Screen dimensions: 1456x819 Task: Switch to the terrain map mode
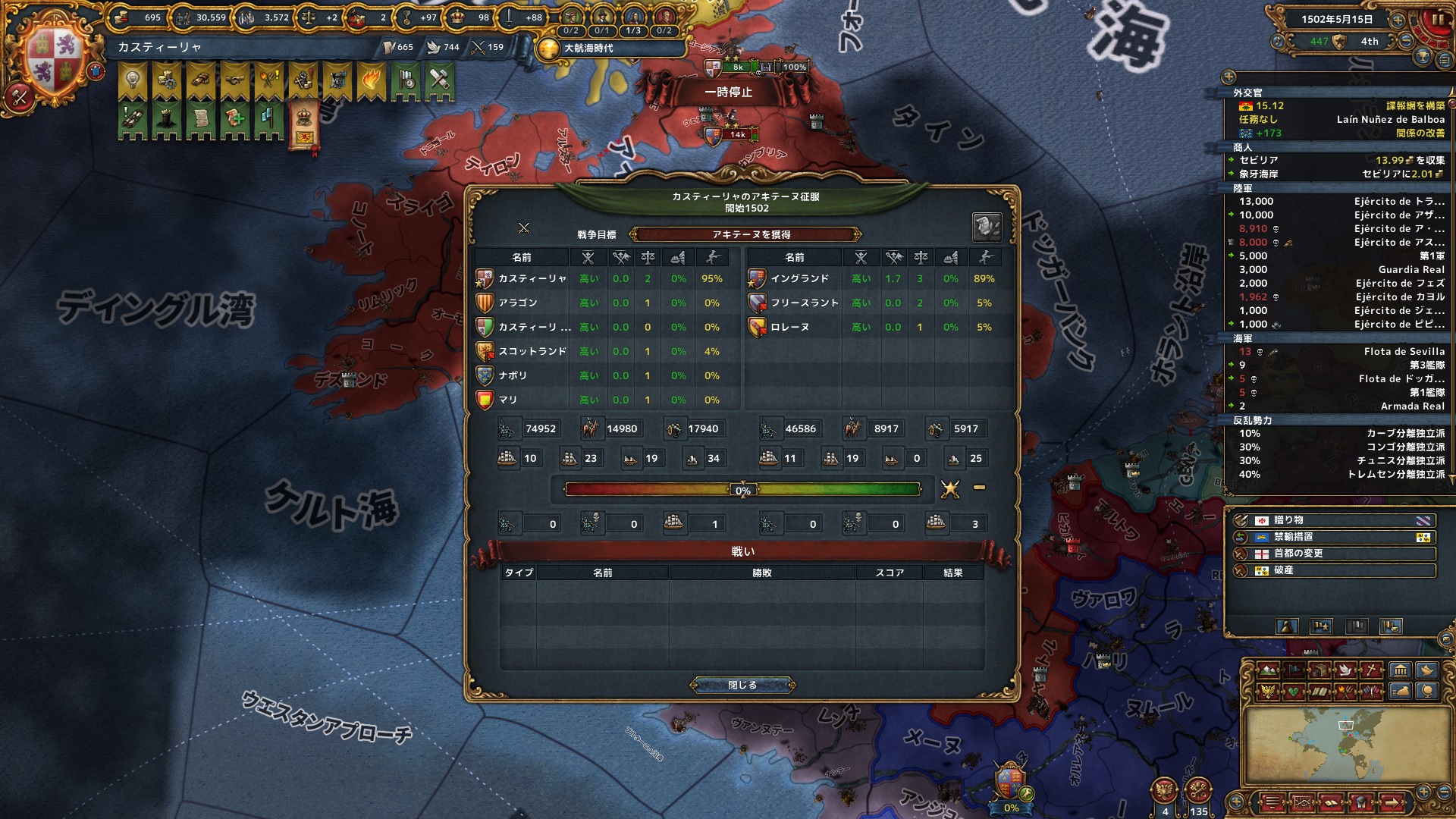[x=1269, y=670]
